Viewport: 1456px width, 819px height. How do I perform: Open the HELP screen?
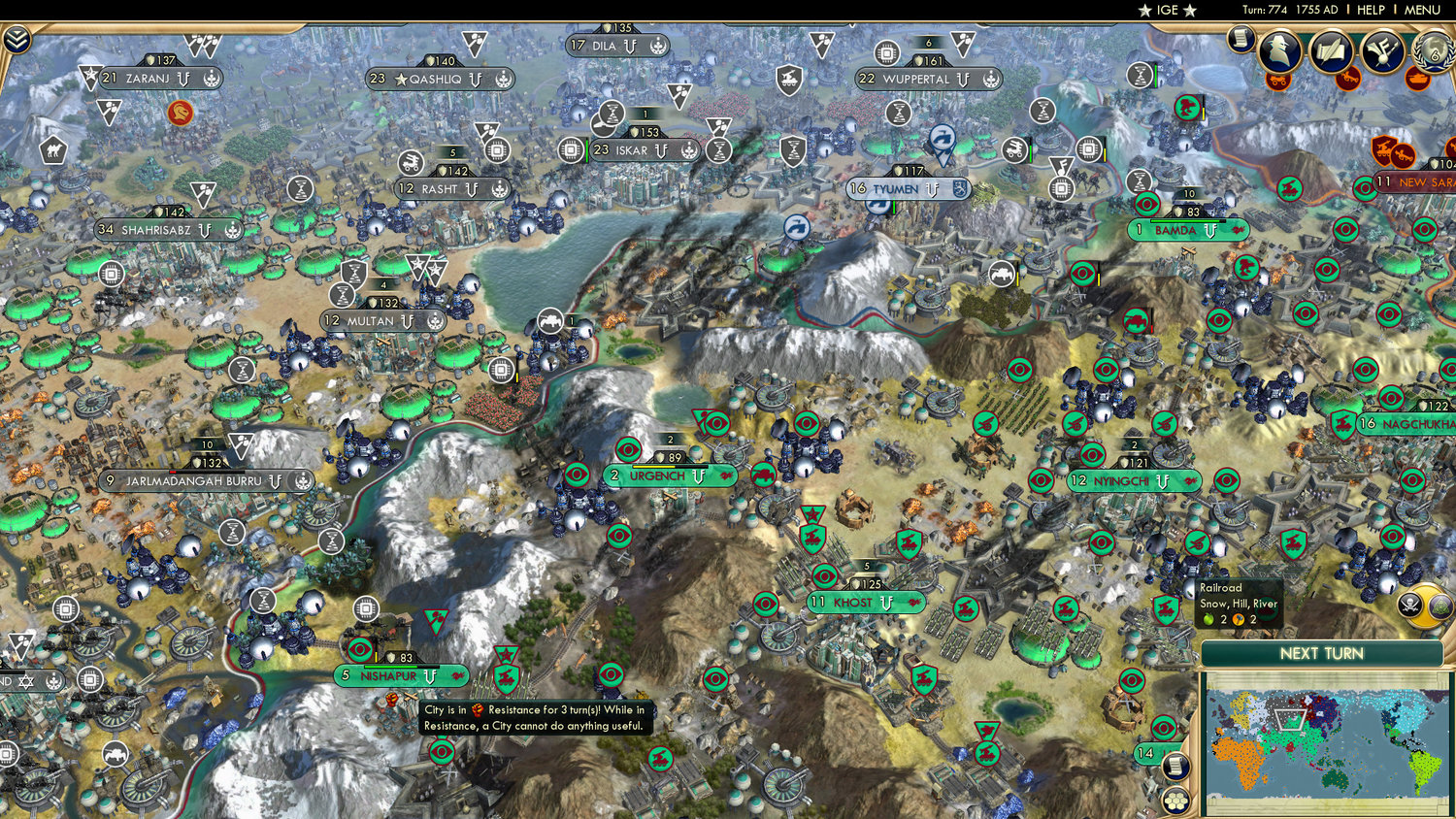(x=1370, y=10)
